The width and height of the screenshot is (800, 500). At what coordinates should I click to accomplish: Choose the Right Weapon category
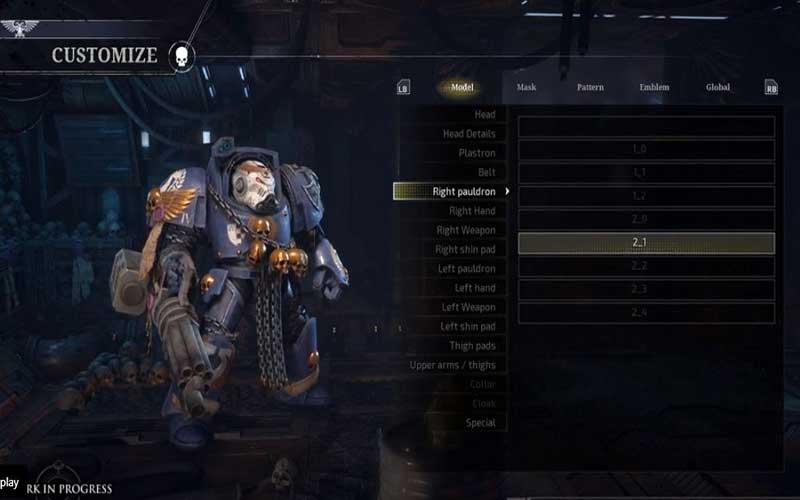click(x=466, y=230)
